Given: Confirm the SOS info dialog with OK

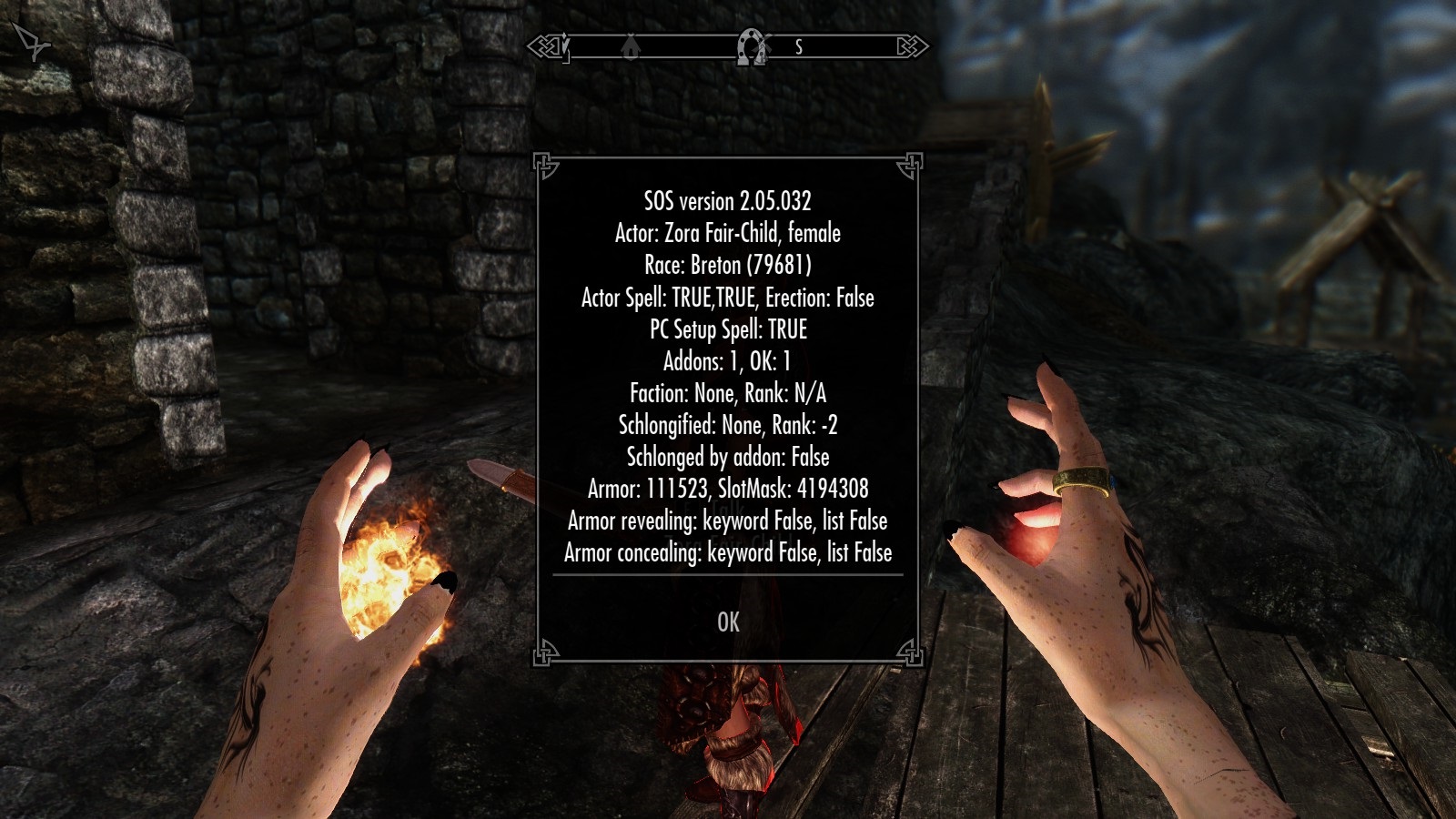Looking at the screenshot, I should [728, 622].
